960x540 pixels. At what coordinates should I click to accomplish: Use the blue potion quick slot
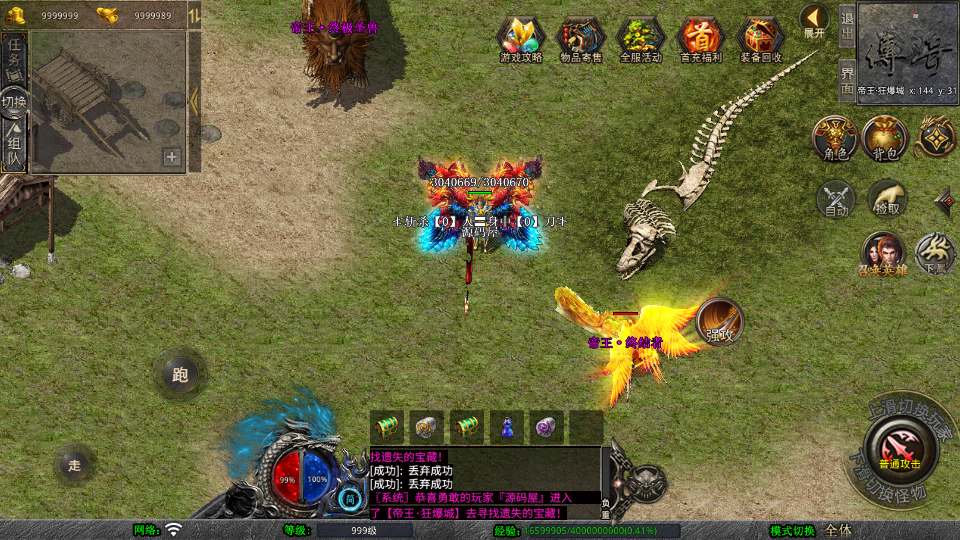507,427
